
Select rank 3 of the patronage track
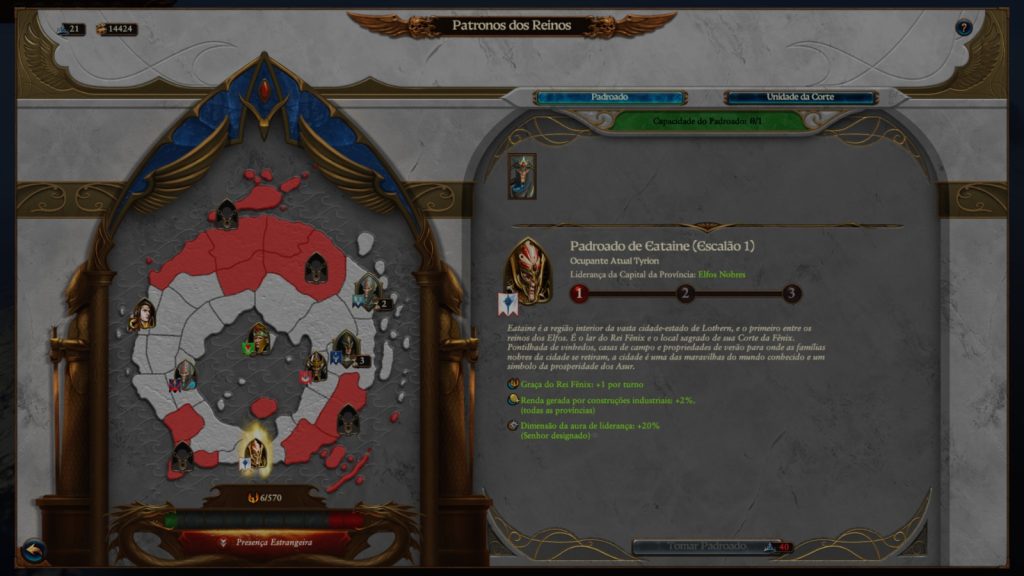[792, 293]
